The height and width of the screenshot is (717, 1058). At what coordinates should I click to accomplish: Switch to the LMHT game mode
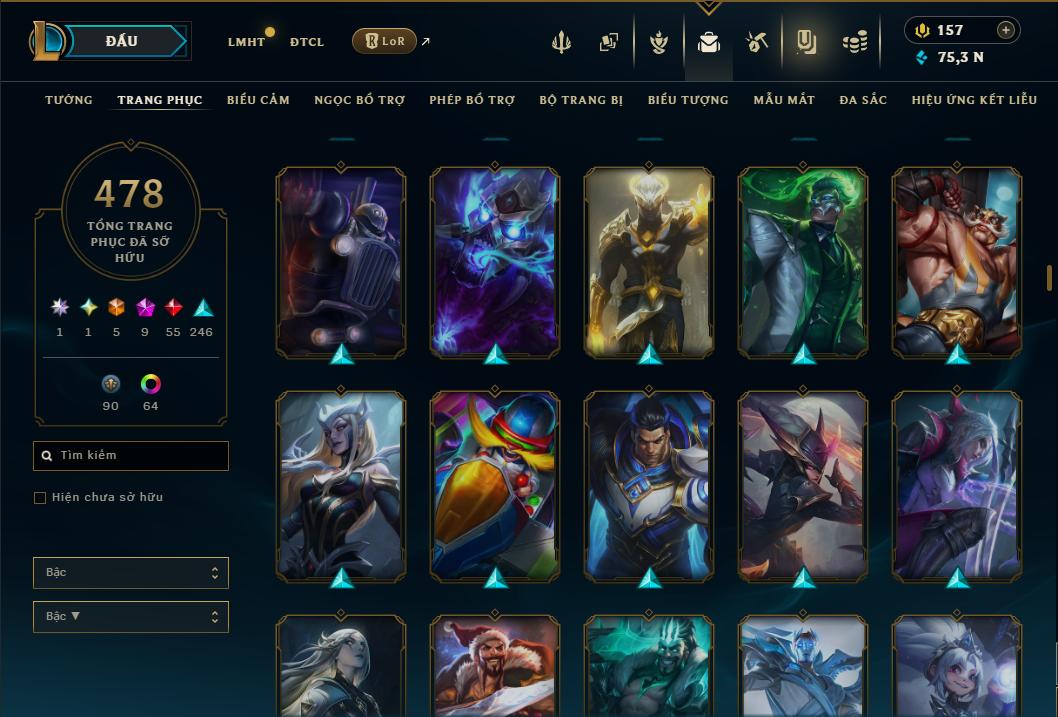coord(246,42)
